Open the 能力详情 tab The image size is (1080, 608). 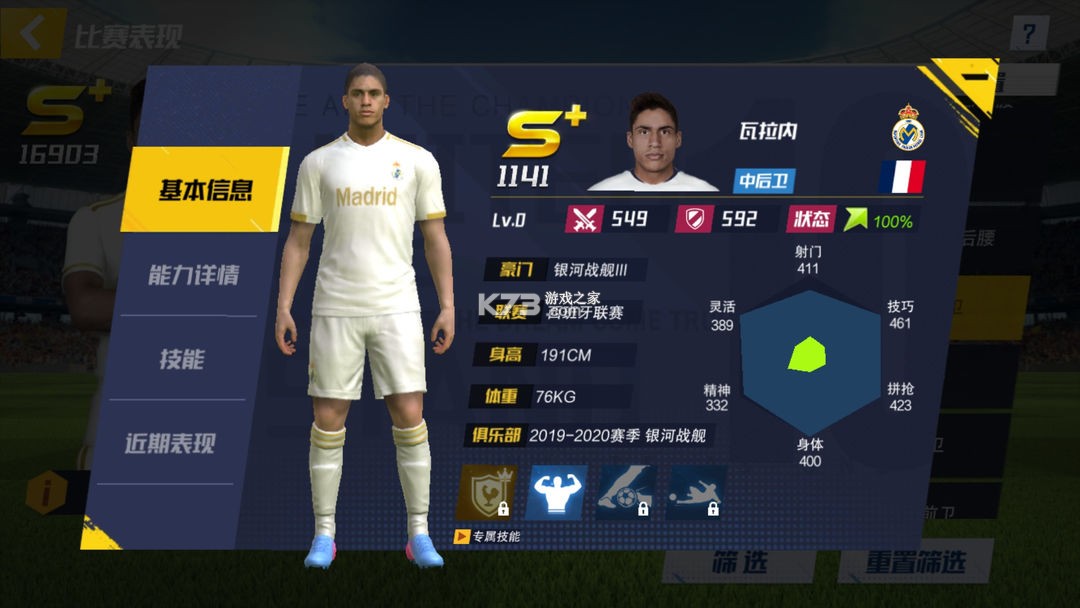pyautogui.click(x=193, y=275)
